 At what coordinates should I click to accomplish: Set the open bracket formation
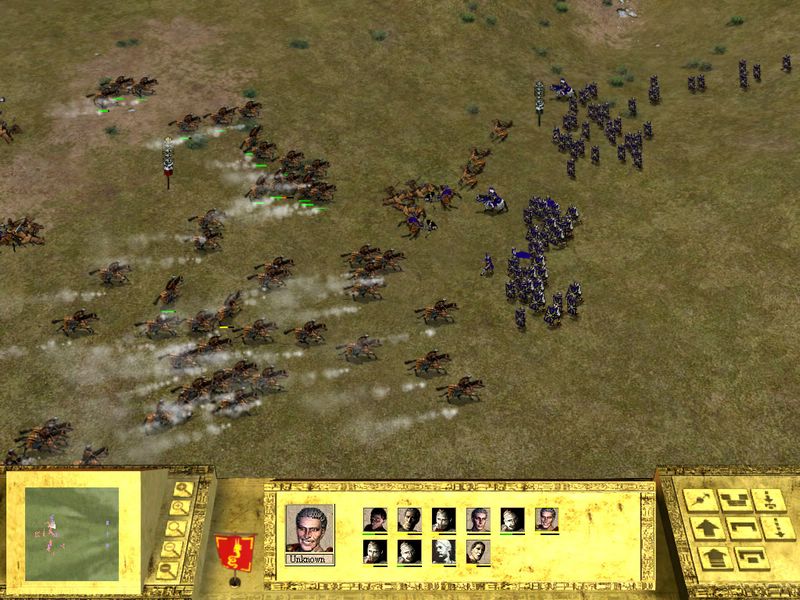pos(741,528)
